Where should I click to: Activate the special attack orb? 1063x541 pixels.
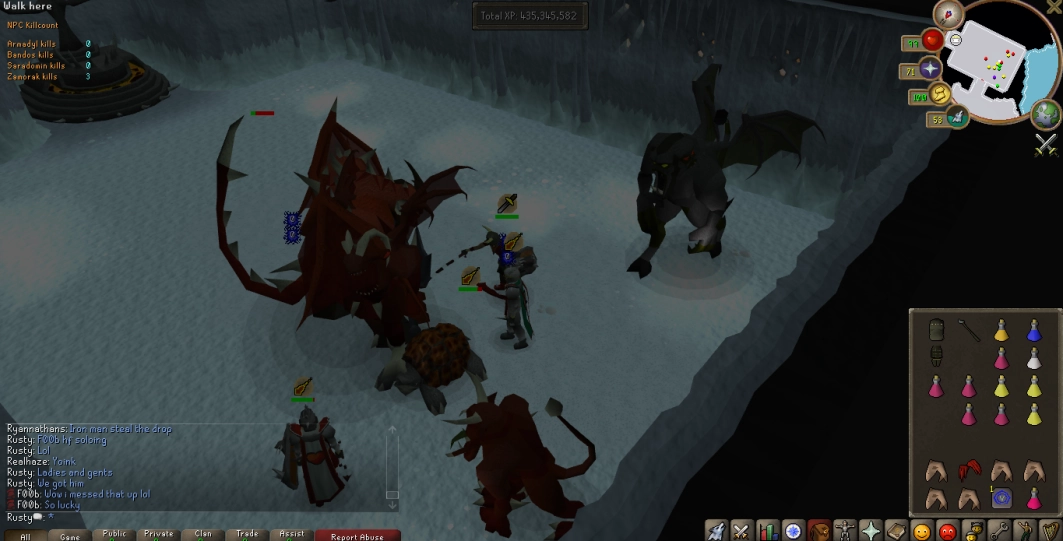coord(957,117)
